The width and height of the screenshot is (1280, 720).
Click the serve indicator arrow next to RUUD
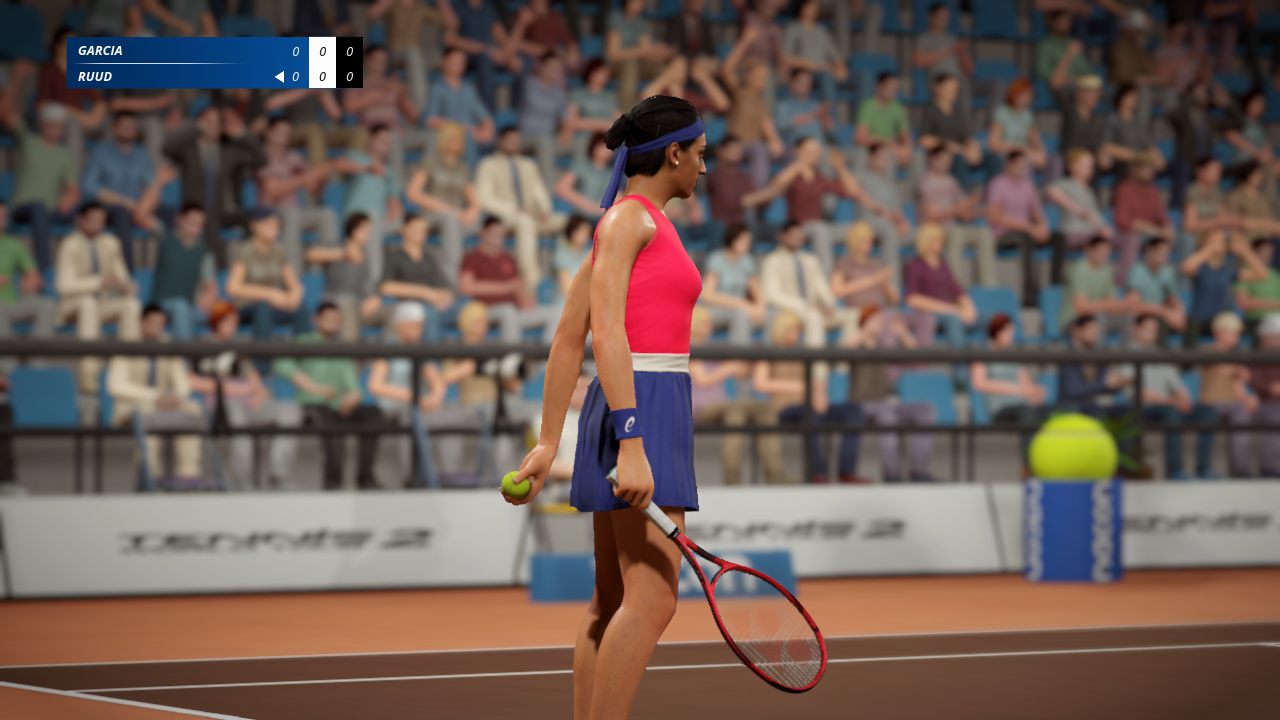click(277, 75)
